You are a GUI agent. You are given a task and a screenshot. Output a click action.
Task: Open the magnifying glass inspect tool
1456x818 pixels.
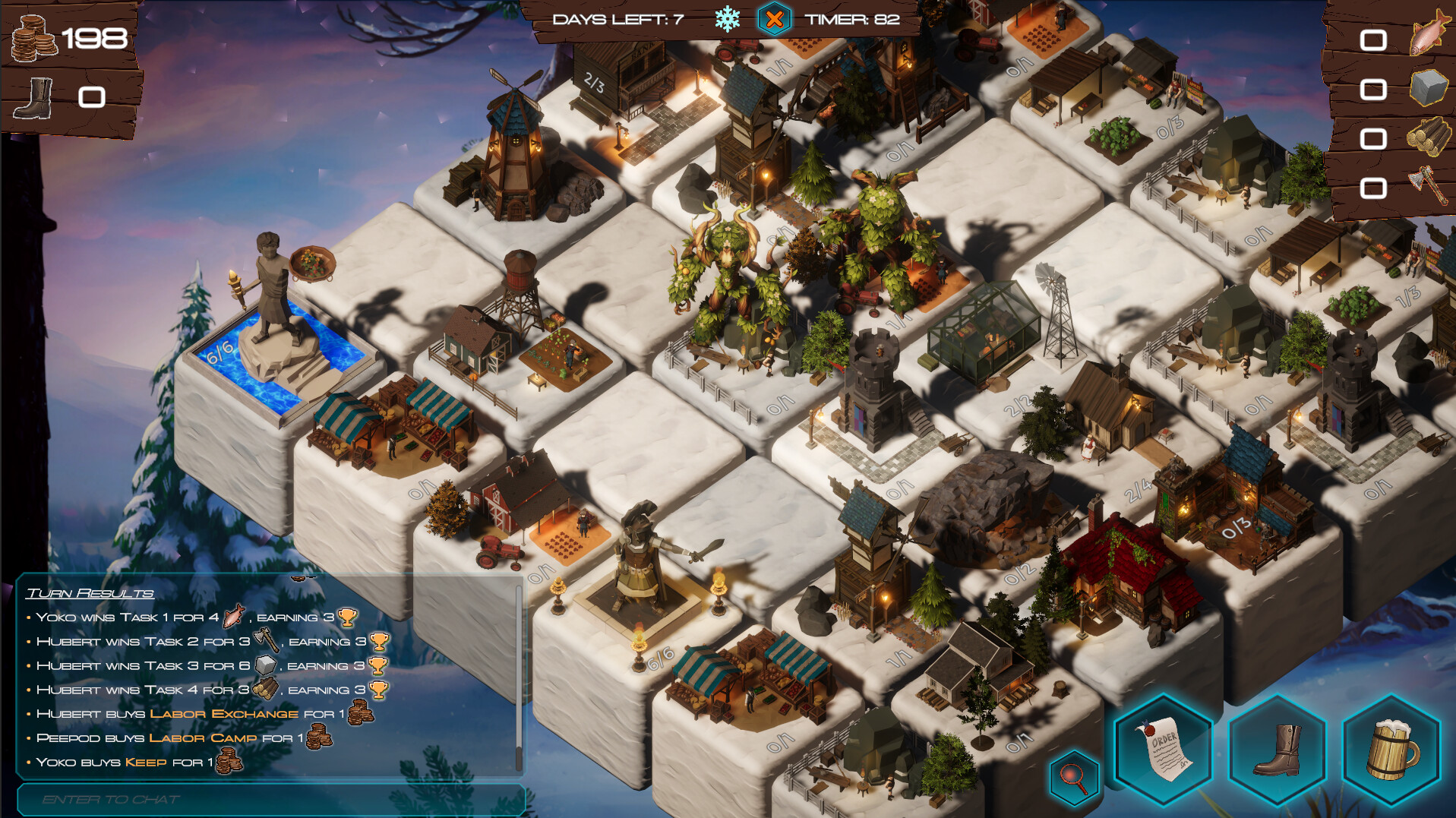click(1073, 774)
